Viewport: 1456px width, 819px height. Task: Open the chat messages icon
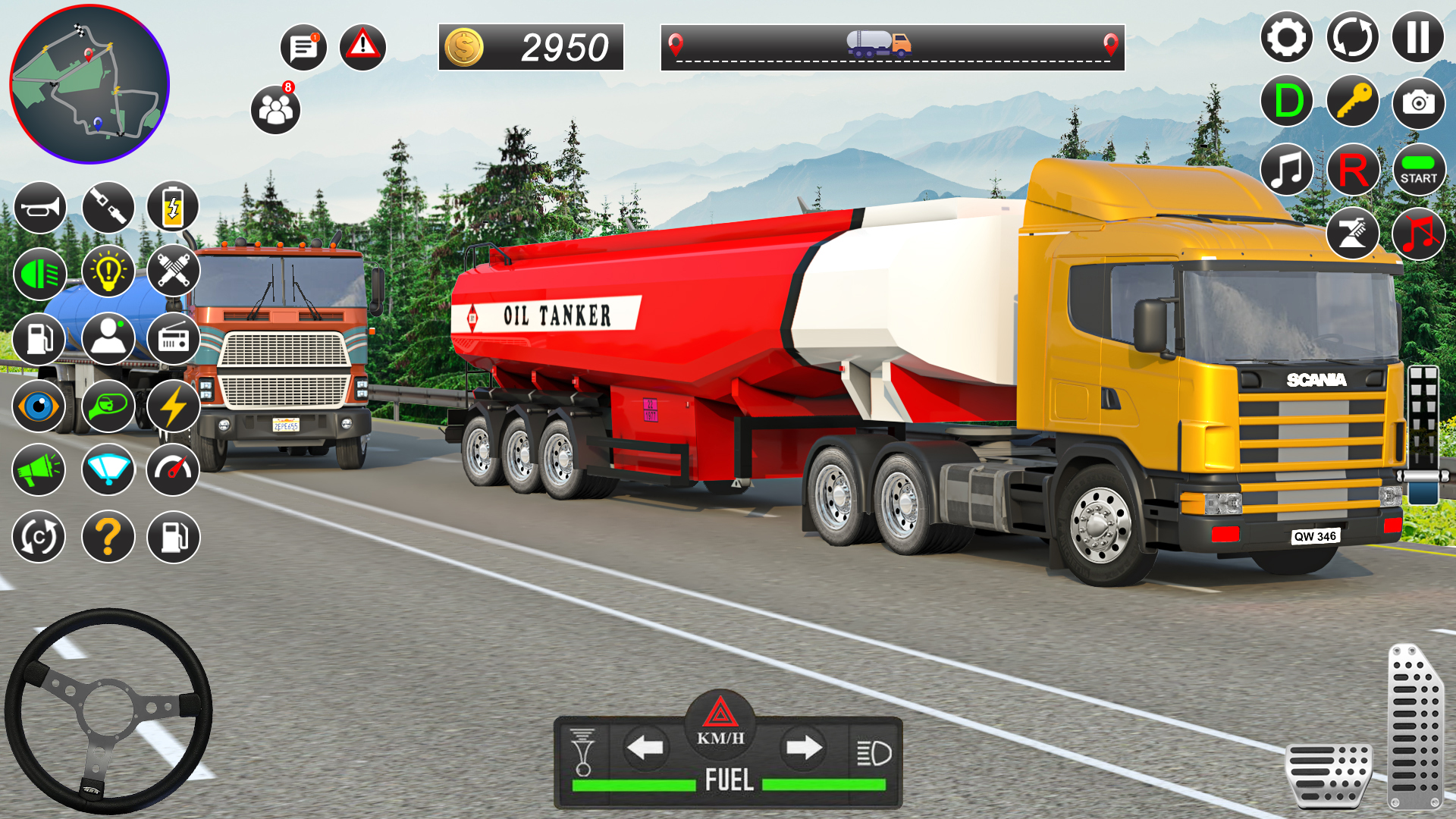coord(303,48)
